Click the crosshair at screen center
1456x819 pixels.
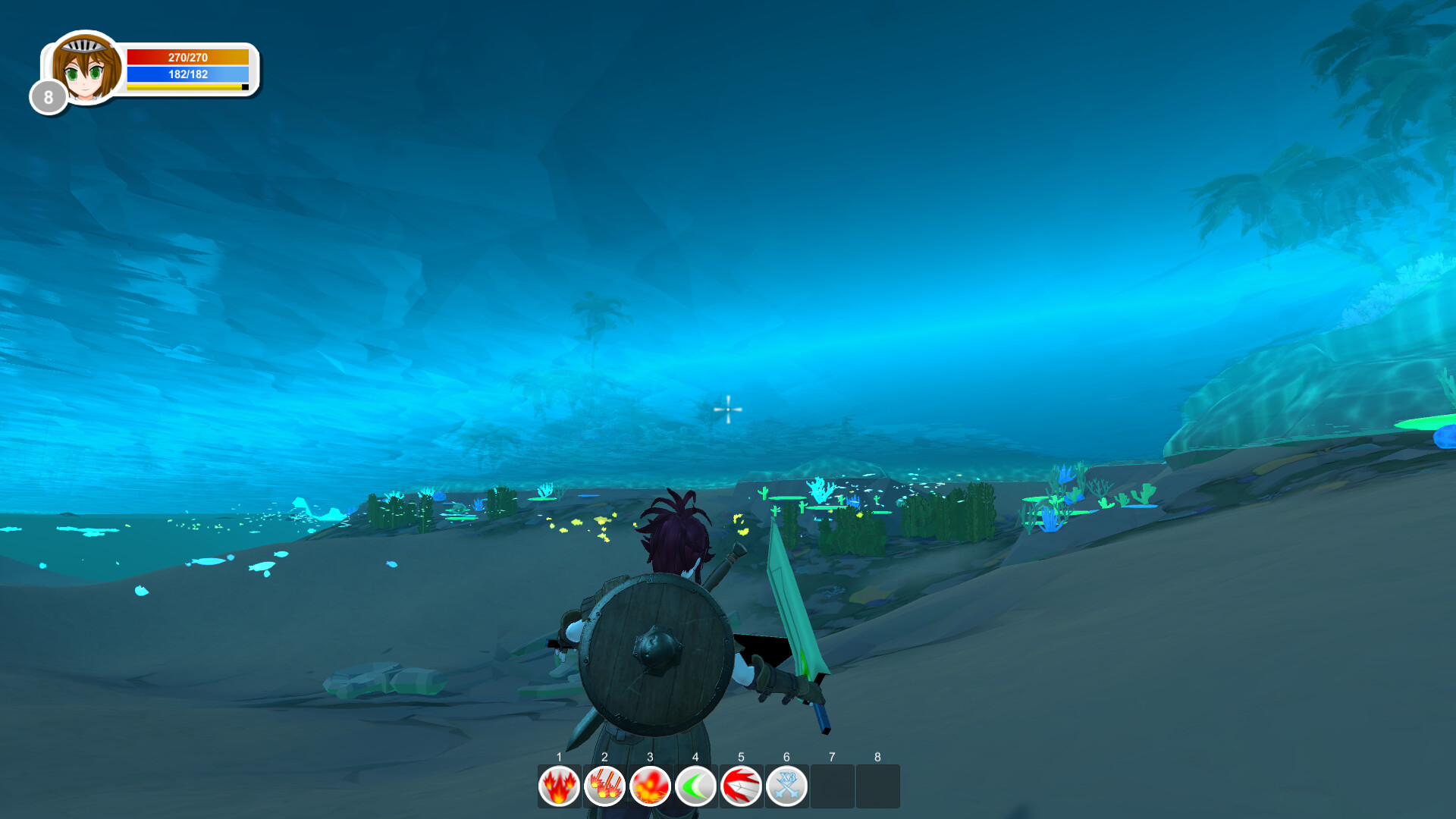coord(728,409)
